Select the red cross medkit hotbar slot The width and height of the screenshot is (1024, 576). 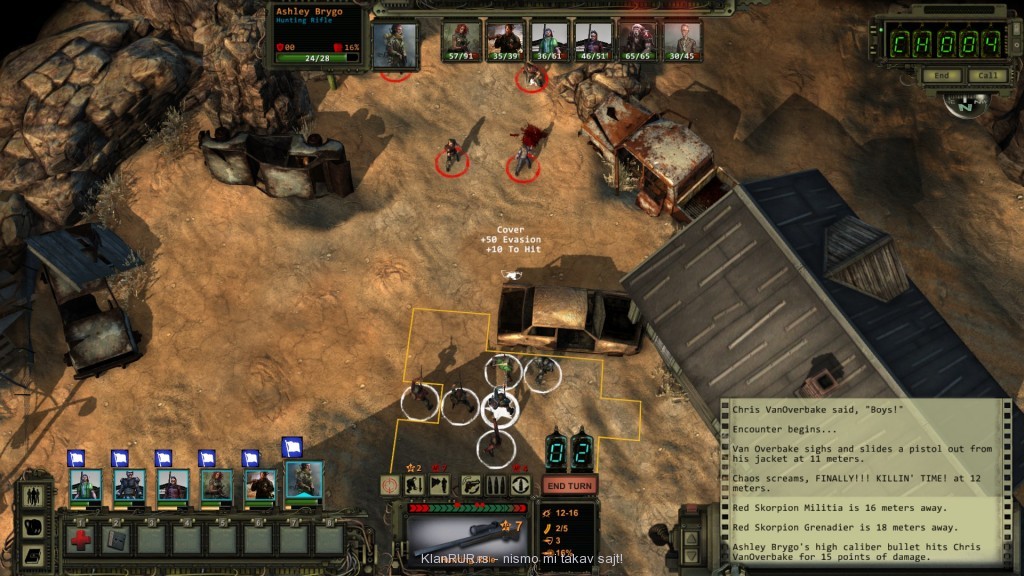[x=81, y=538]
